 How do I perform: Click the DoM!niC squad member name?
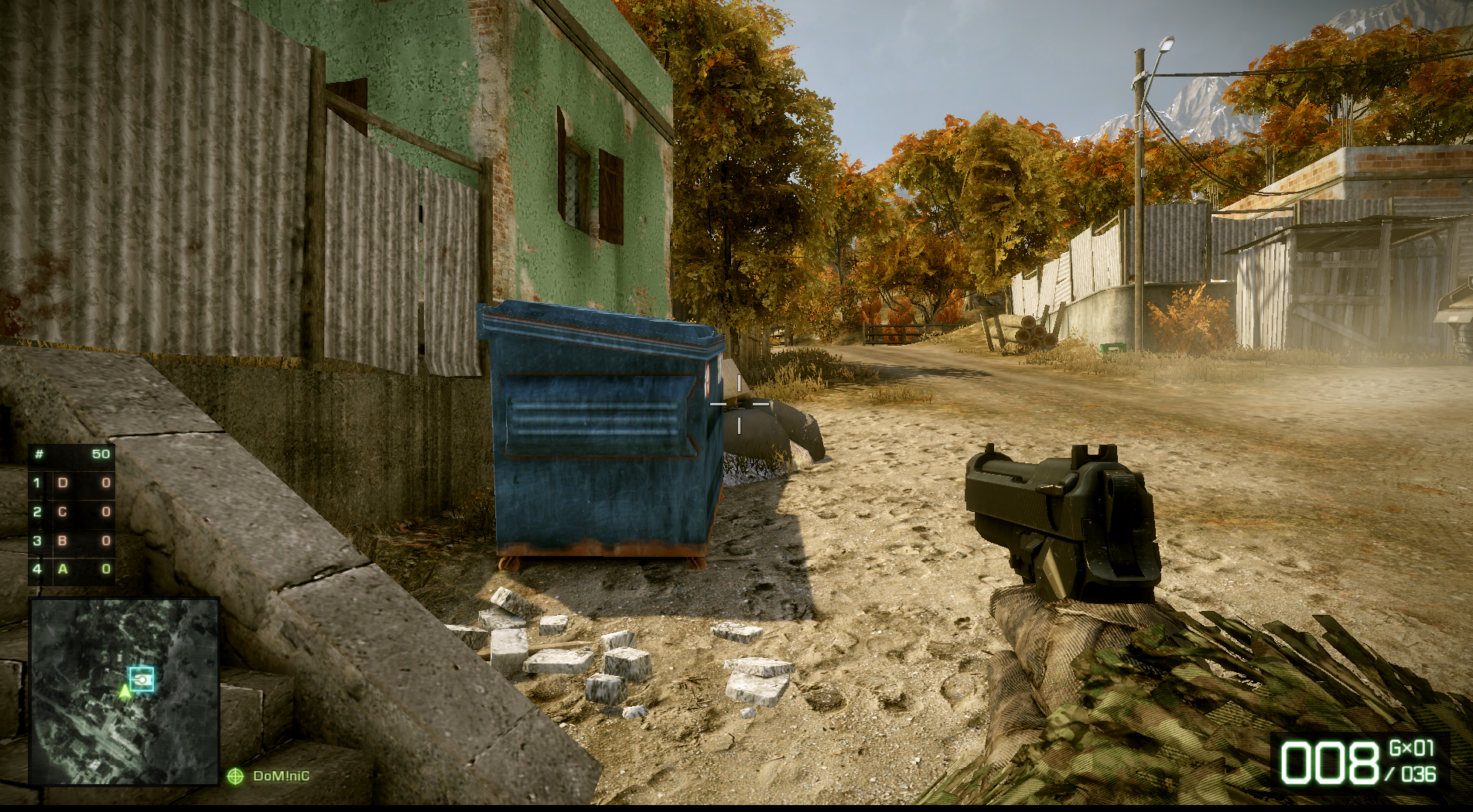coord(281,776)
